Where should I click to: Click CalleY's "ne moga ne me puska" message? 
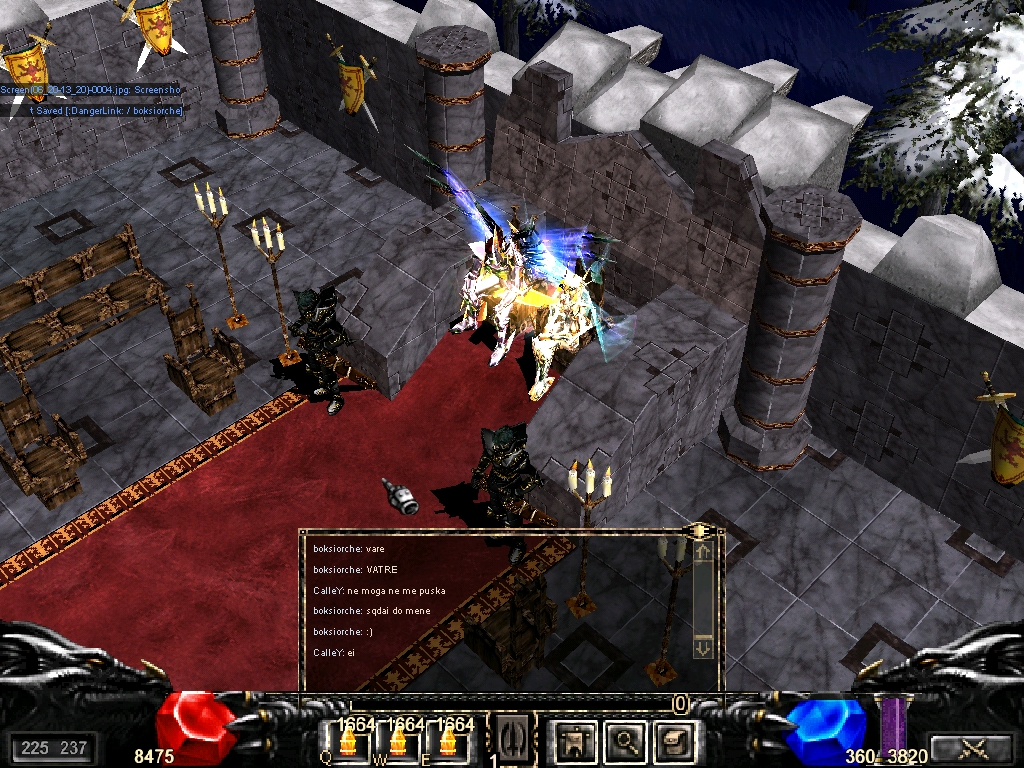379,591
